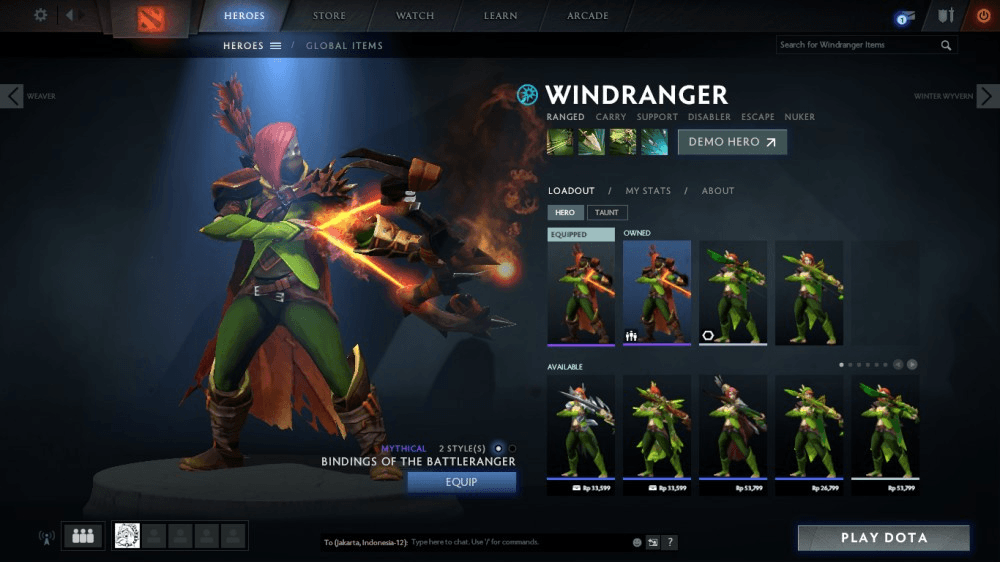Click the Windranger item search field

click(857, 45)
